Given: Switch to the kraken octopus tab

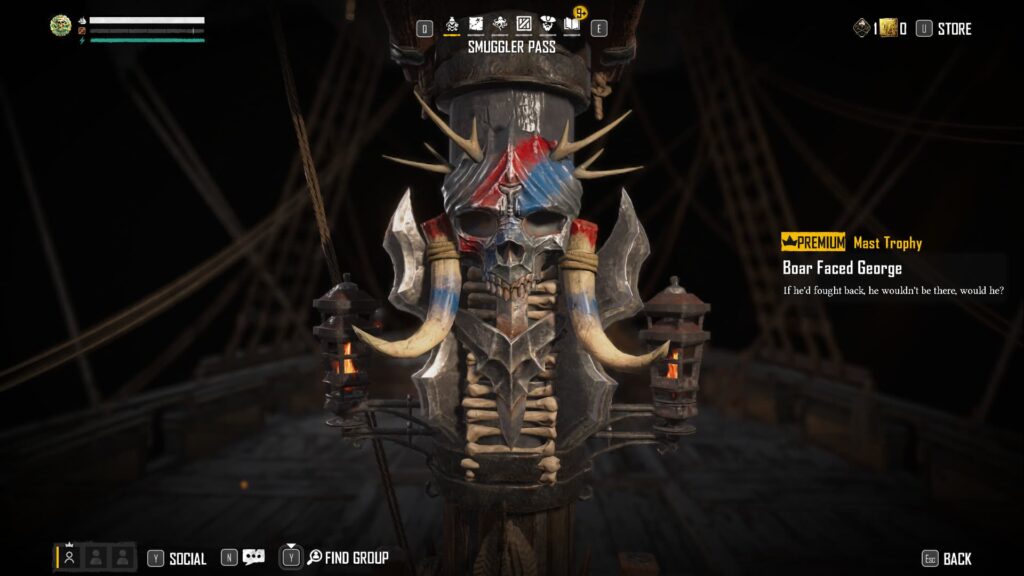Looking at the screenshot, I should pyautogui.click(x=500, y=24).
